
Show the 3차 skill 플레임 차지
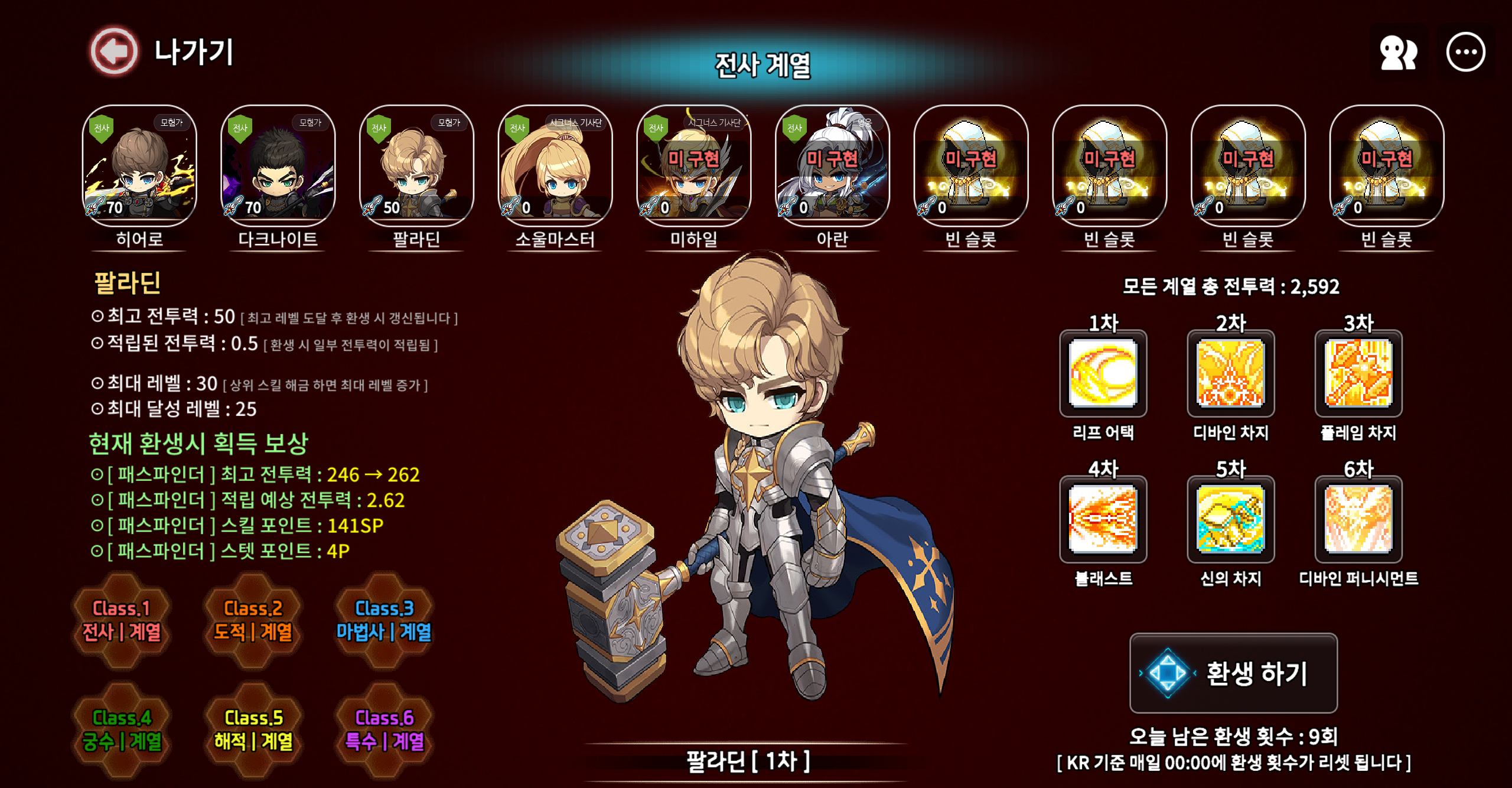pos(1358,374)
